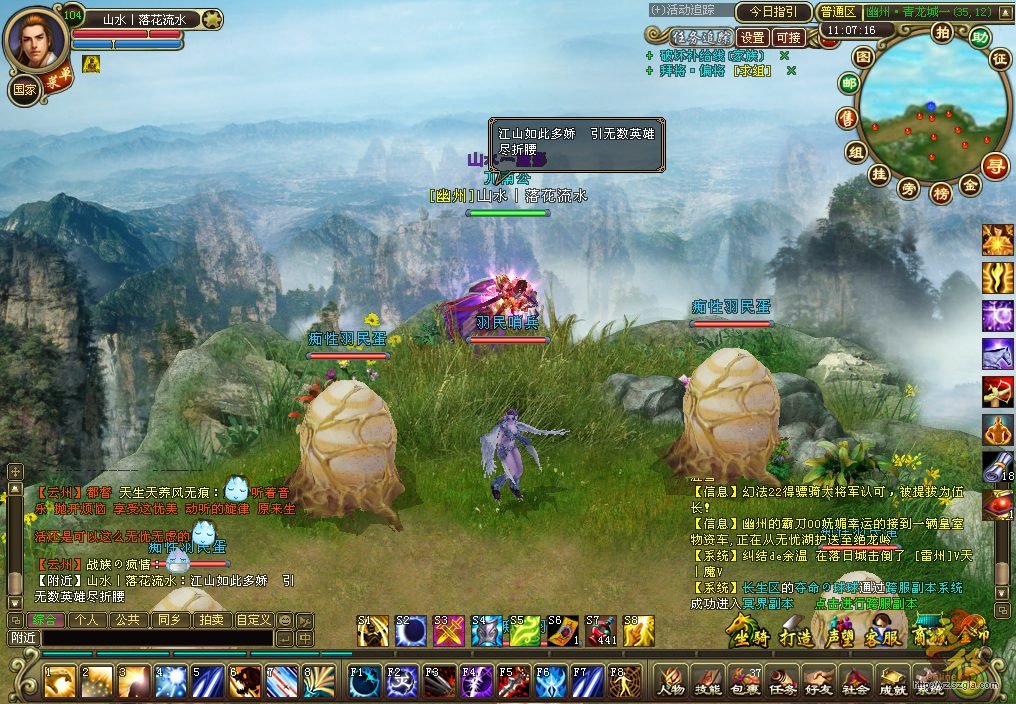Use the red potion in slot S7

[x=601, y=631]
